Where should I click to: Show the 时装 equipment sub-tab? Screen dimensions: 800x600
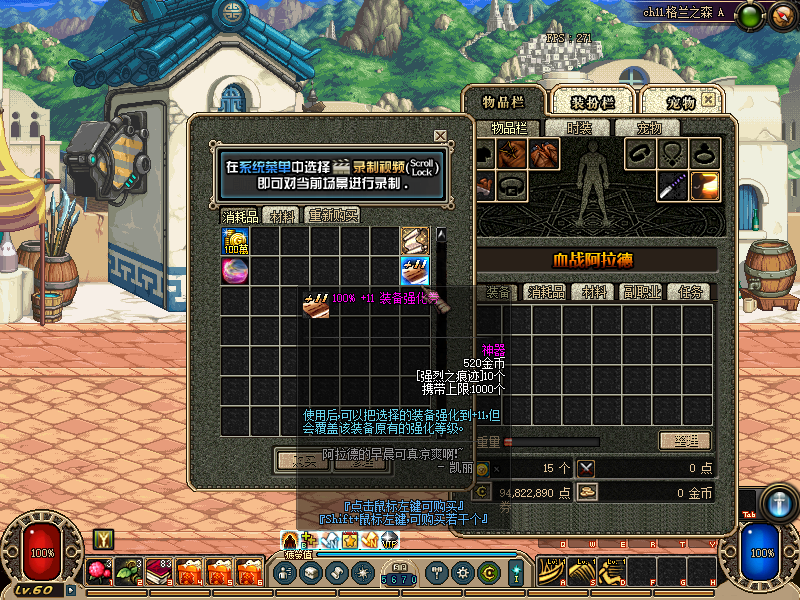(579, 128)
